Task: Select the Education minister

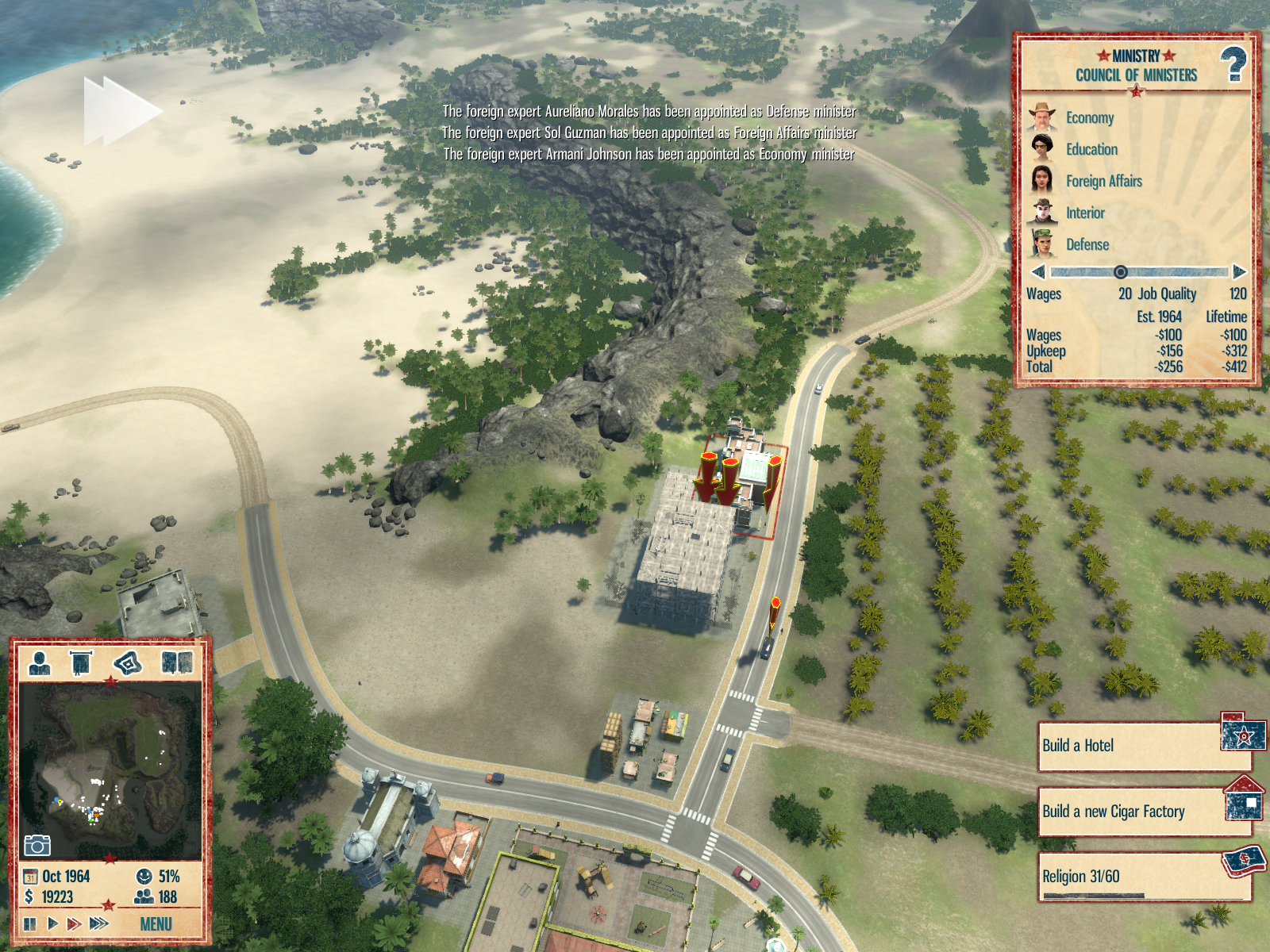Action: pos(1091,150)
